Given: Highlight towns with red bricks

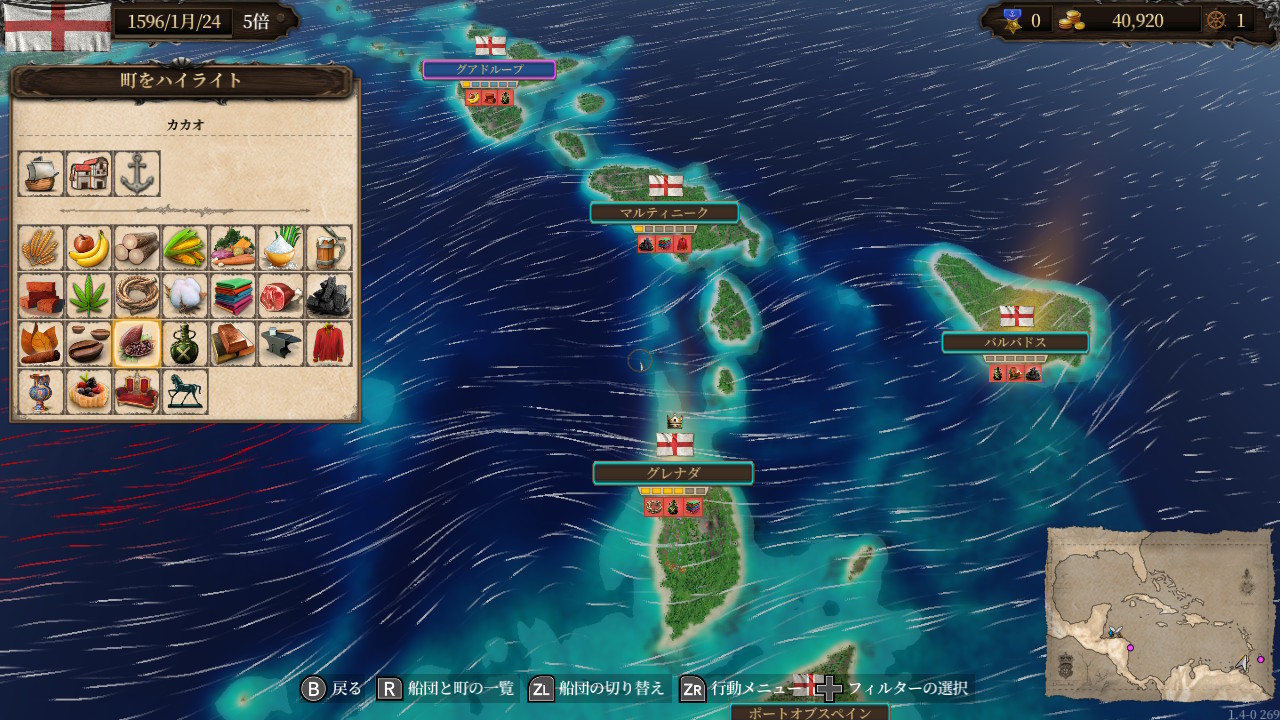Looking at the screenshot, I should click(x=41, y=295).
